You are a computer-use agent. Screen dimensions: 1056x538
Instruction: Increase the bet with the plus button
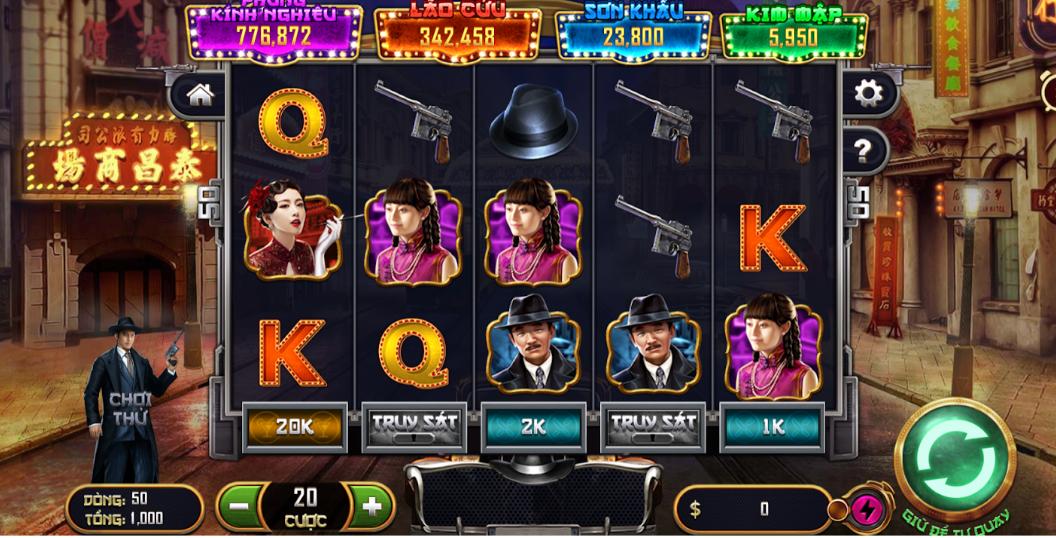(x=372, y=505)
